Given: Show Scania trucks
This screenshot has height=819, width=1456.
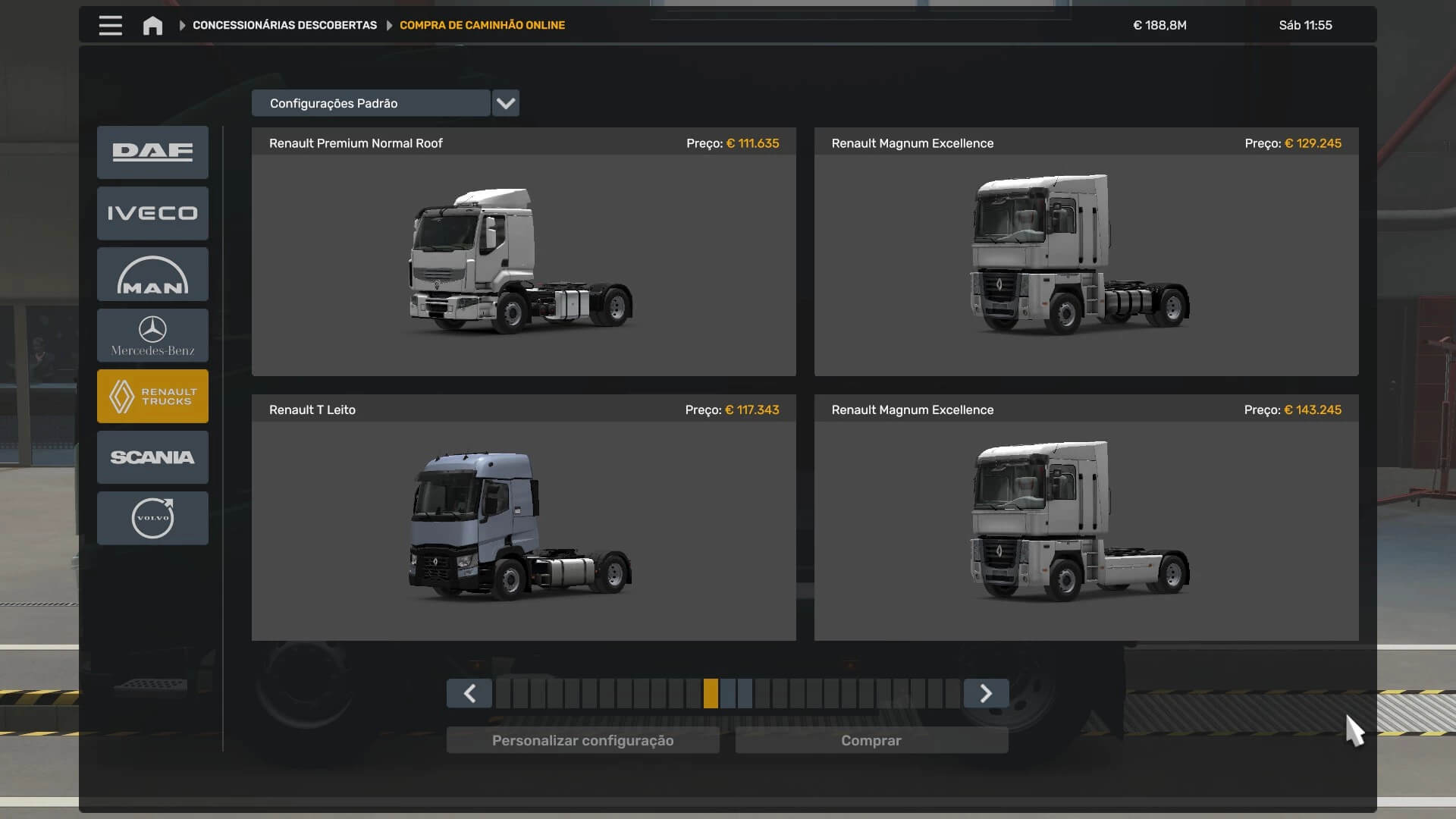Looking at the screenshot, I should click(x=152, y=457).
